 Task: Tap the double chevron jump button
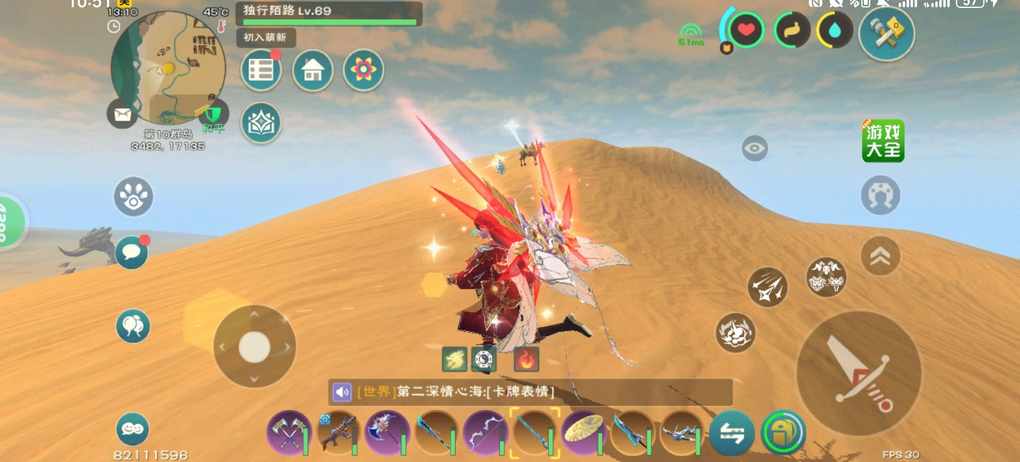click(881, 255)
